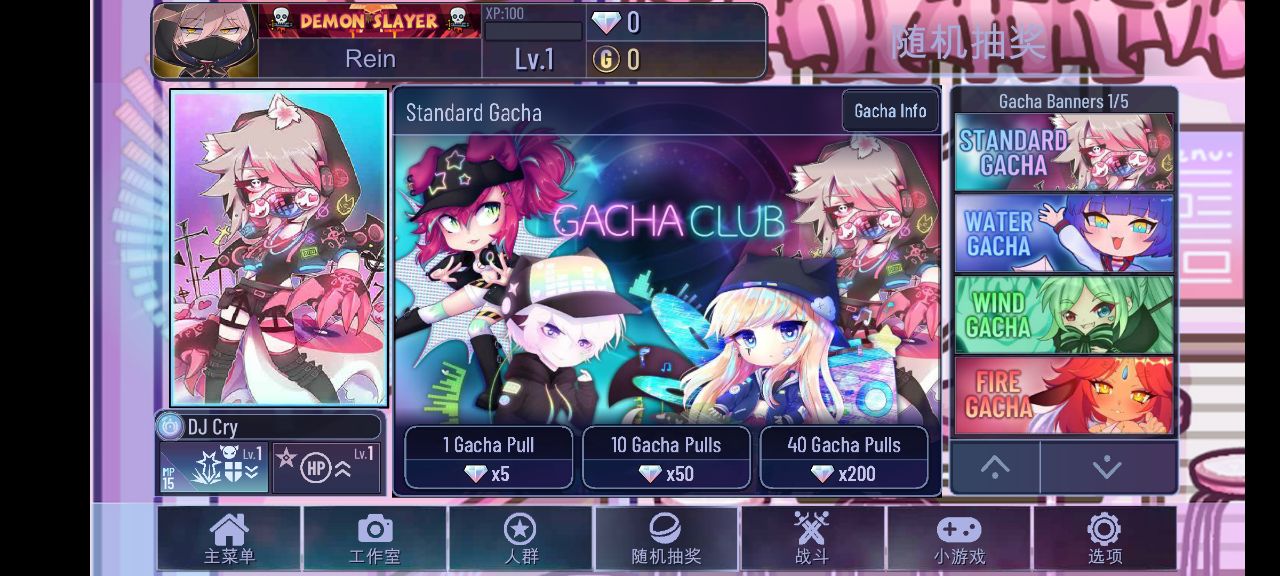Select the 随机抽奖 gacha menu button
This screenshot has width=1280, height=576.
tap(666, 539)
